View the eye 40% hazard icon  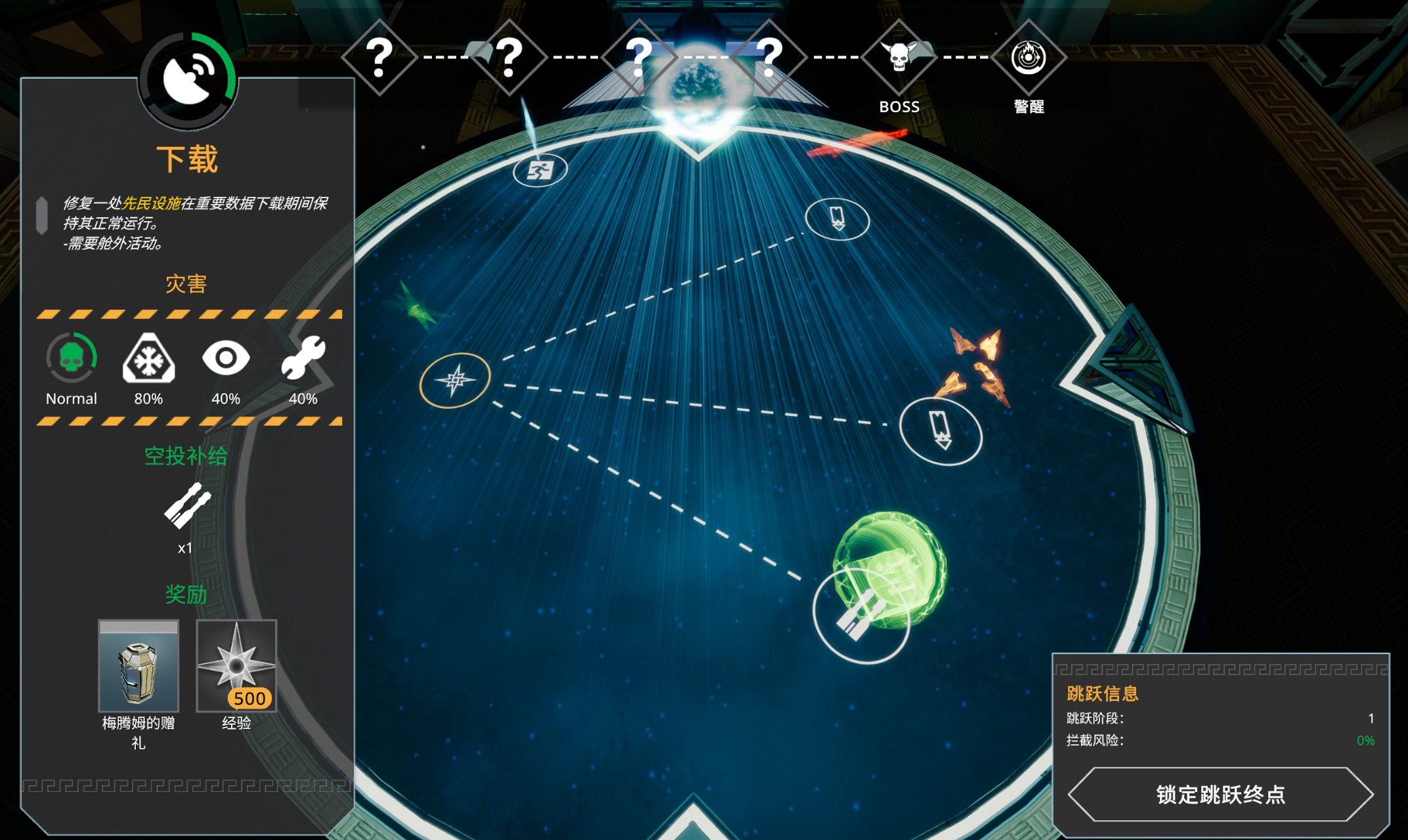[226, 358]
